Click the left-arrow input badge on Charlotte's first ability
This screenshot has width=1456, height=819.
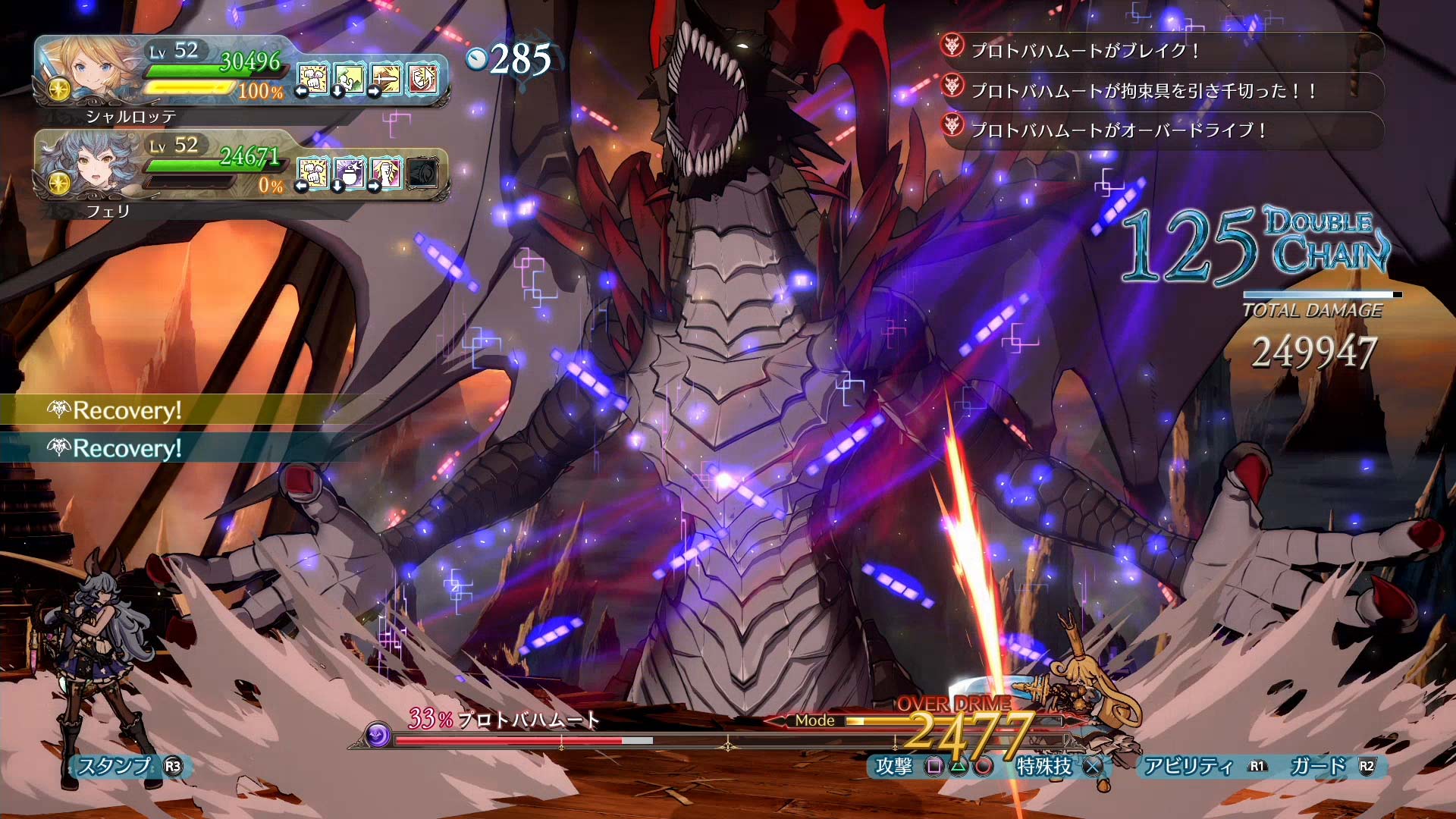click(x=301, y=91)
